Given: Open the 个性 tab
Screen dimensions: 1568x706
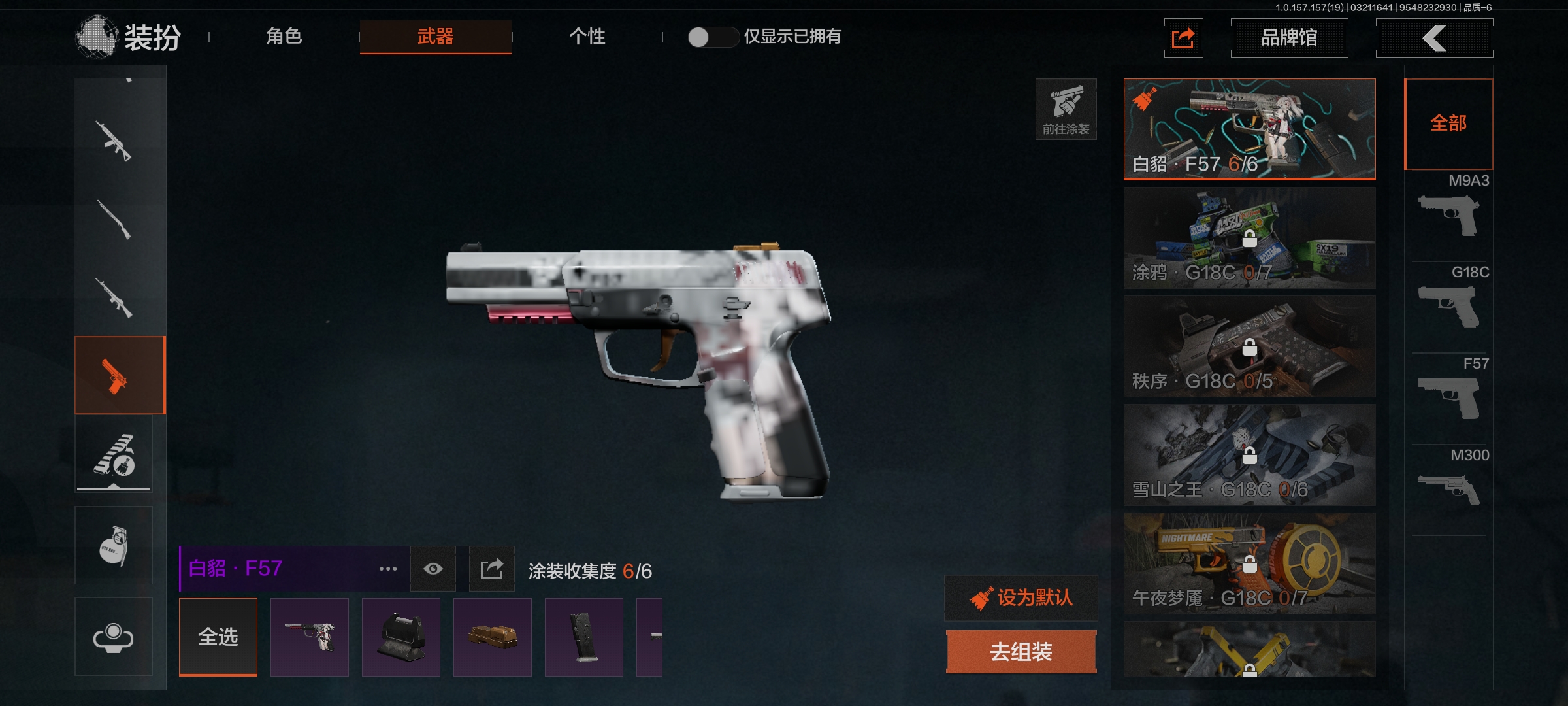Looking at the screenshot, I should coord(587,37).
